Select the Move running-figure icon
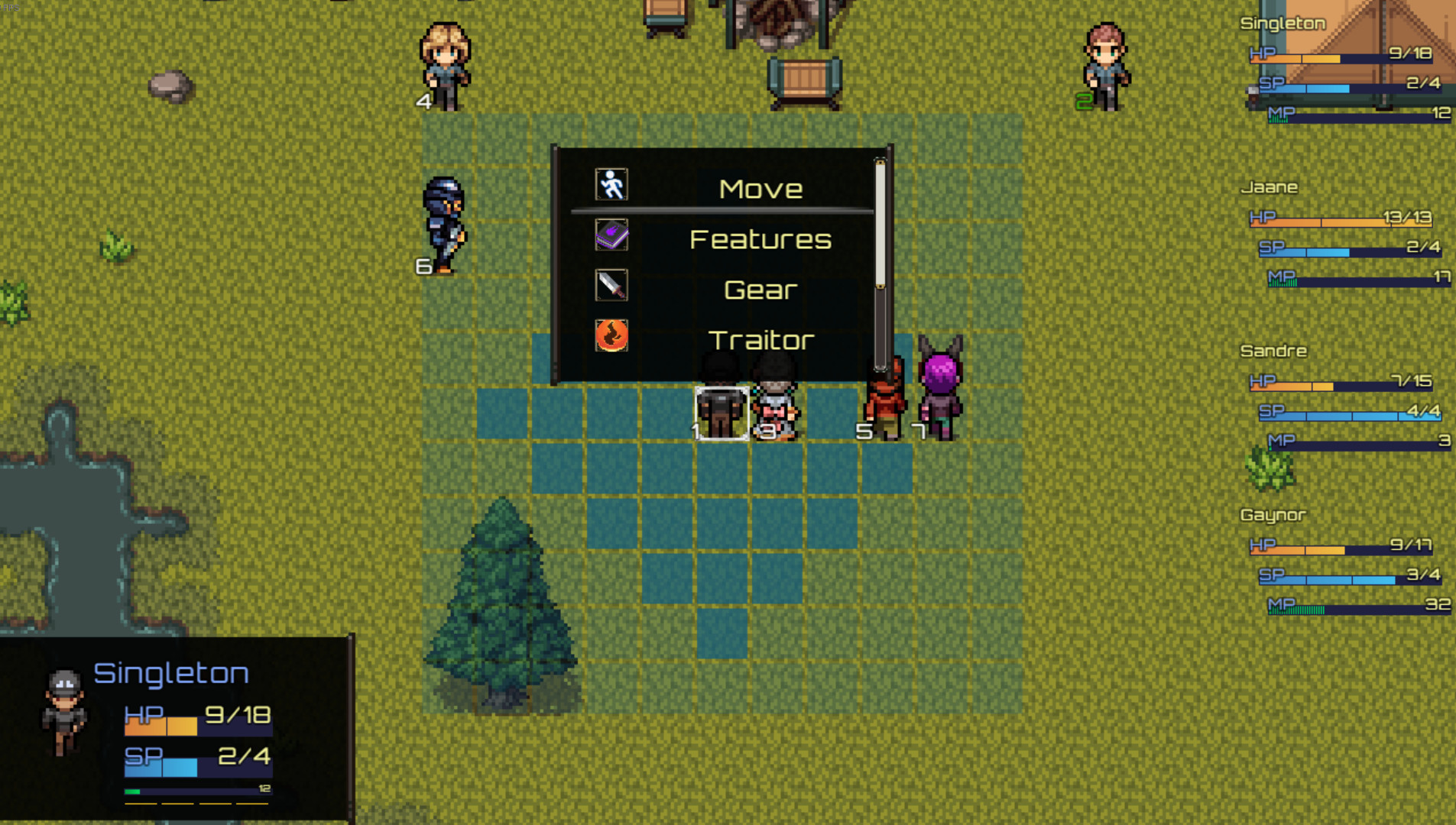1456x825 pixels. coord(609,183)
